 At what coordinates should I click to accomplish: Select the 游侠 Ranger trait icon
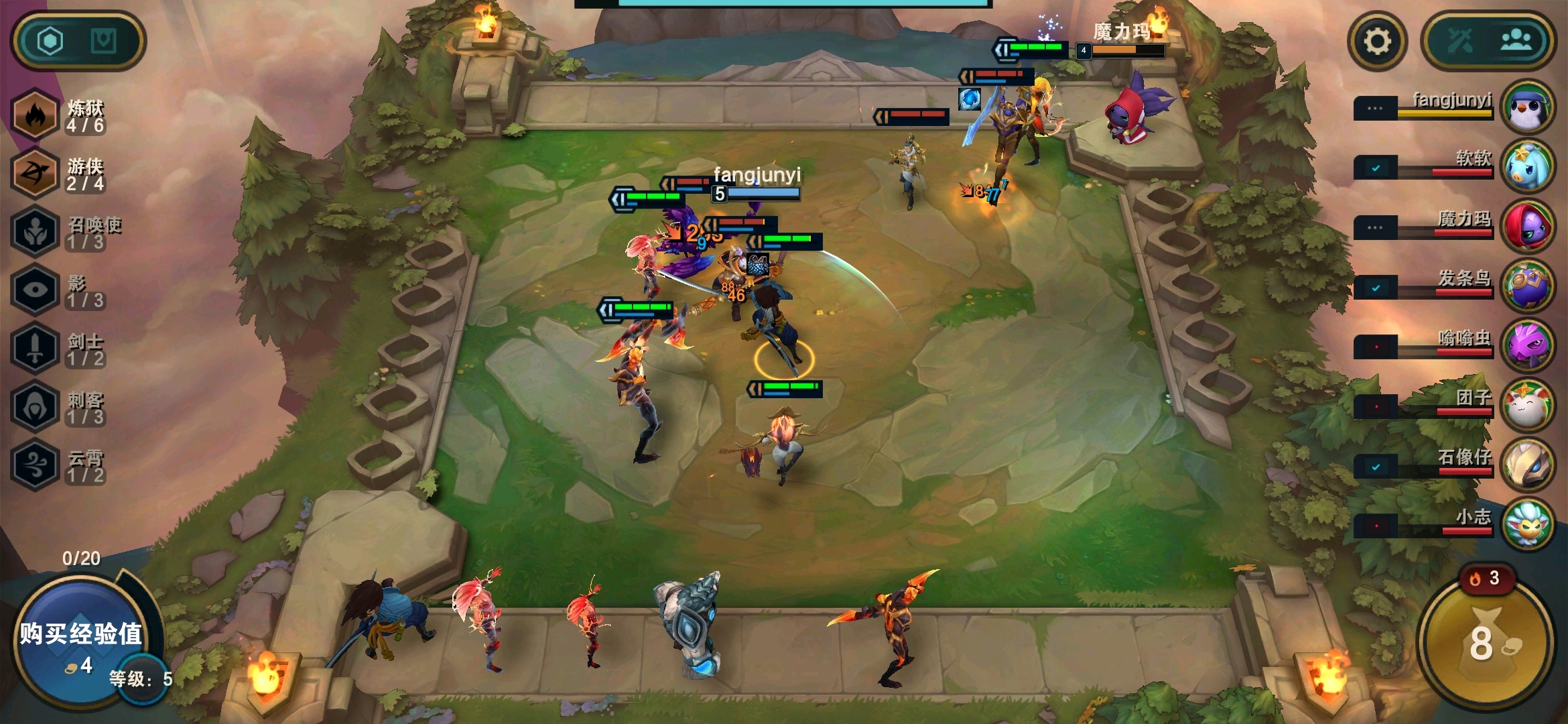[x=35, y=174]
